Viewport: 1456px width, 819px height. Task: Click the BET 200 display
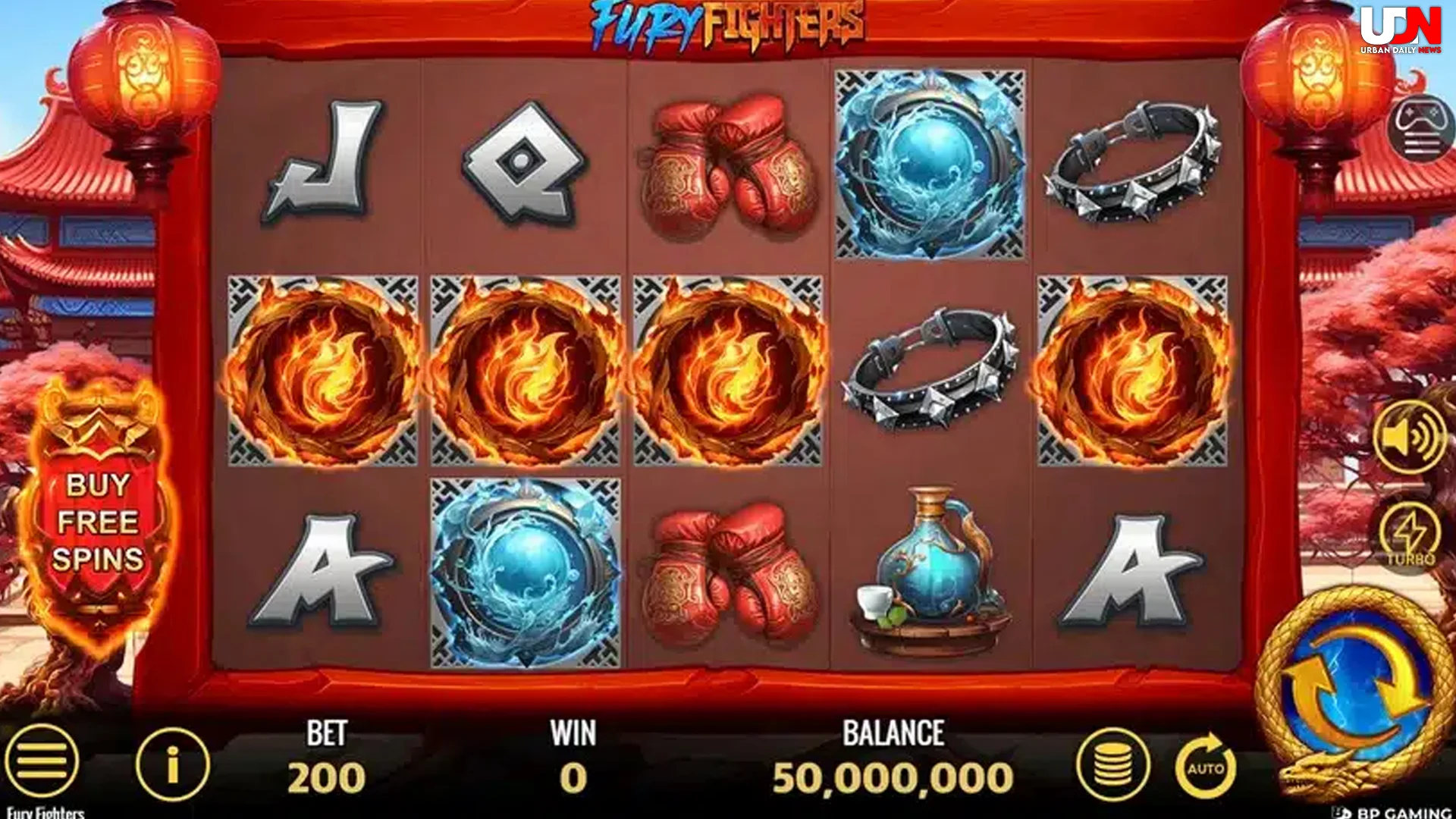(325, 758)
